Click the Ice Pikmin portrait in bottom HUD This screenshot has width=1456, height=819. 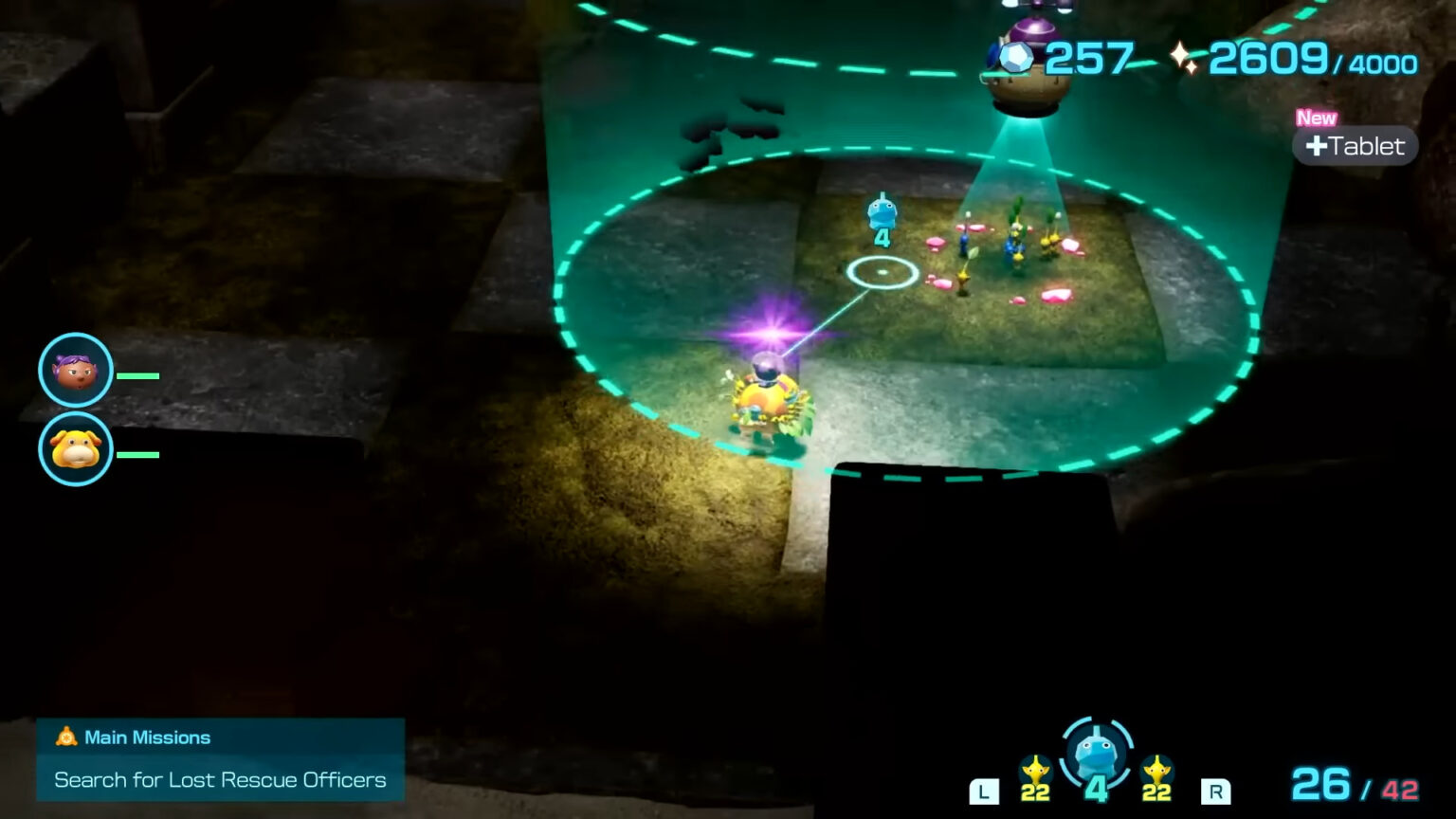[1097, 754]
